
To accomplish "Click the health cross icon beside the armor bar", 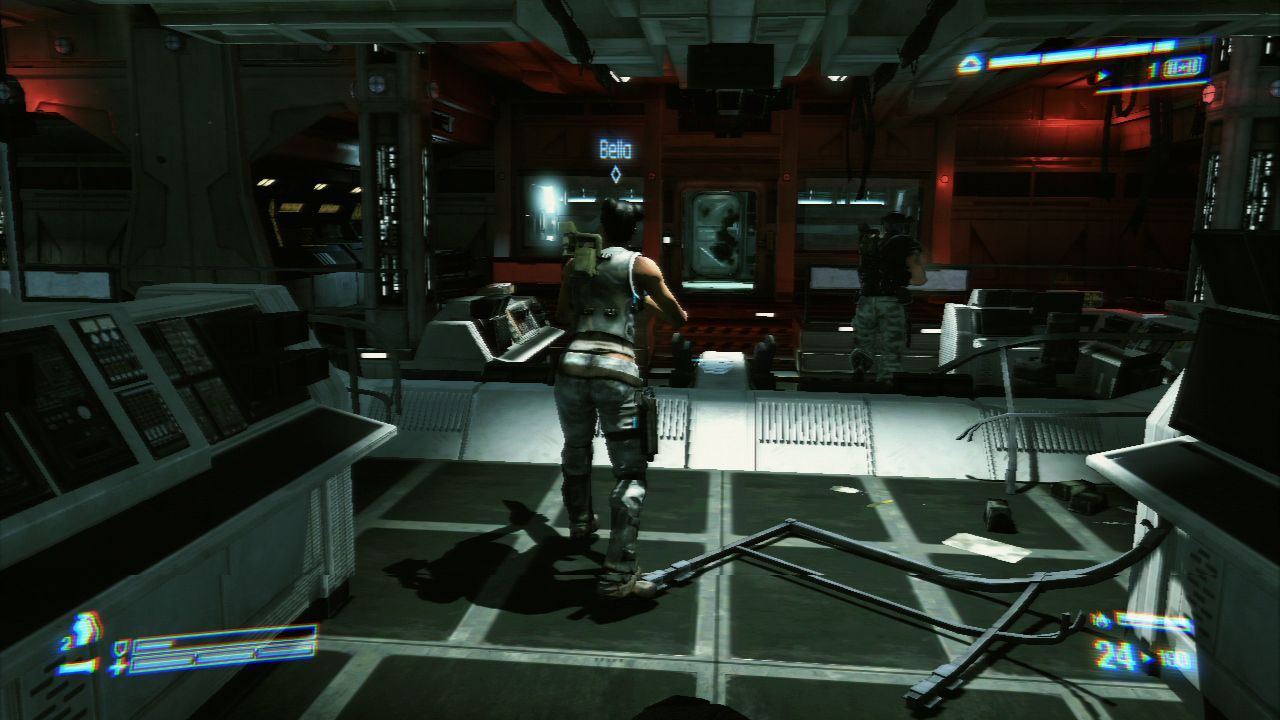I will (117, 668).
